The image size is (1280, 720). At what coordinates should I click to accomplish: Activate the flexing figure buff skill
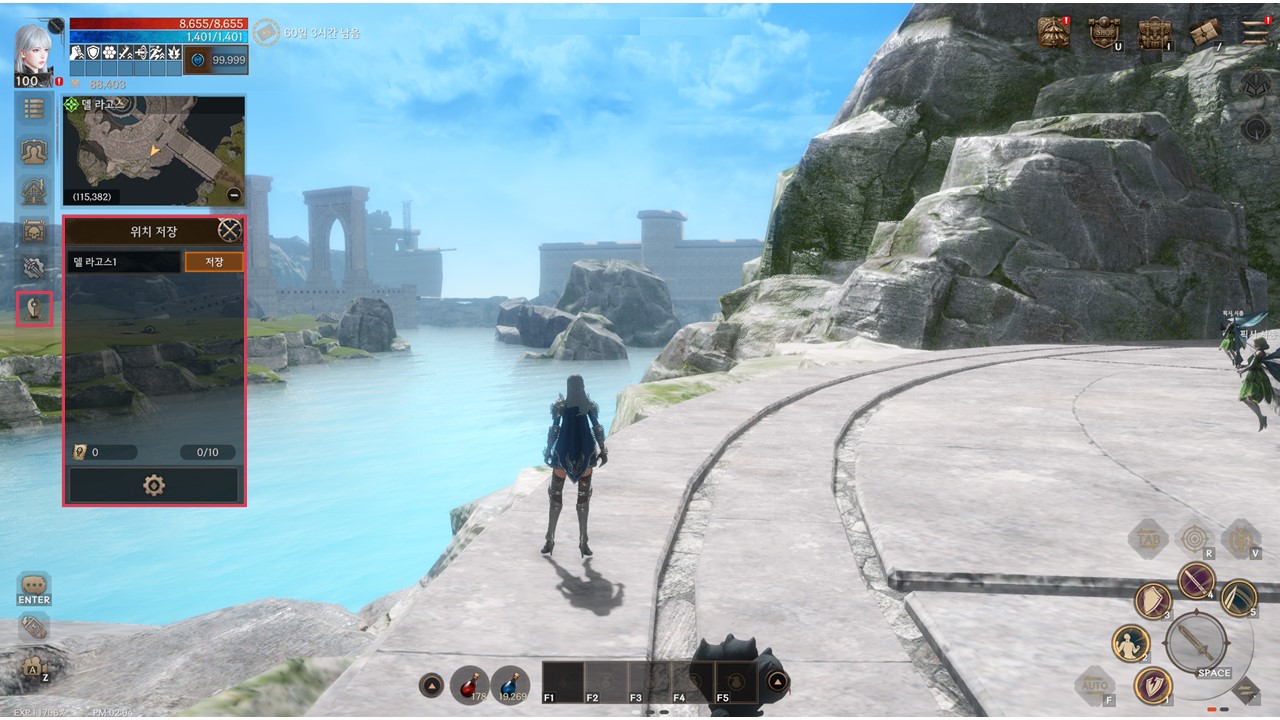1130,643
